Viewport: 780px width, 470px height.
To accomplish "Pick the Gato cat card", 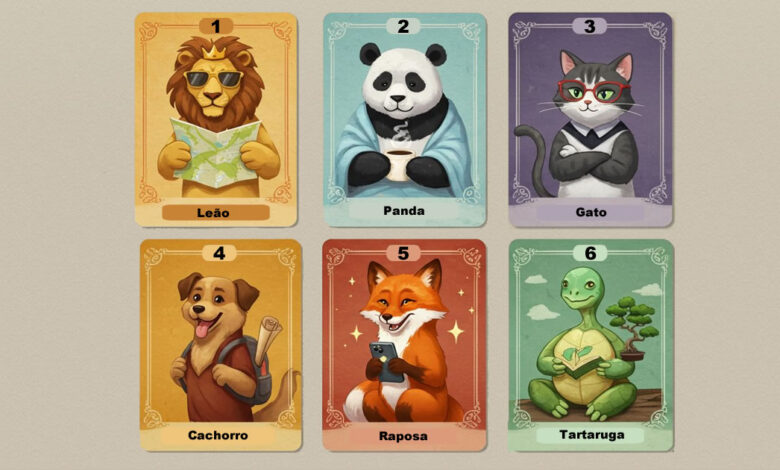I will (589, 120).
